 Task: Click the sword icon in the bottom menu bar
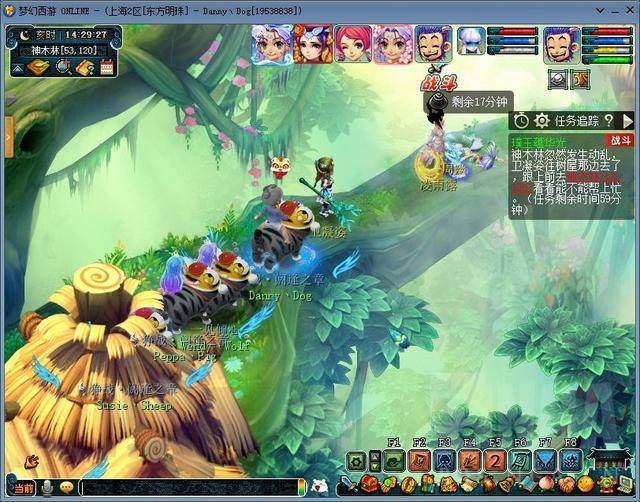[347, 486]
